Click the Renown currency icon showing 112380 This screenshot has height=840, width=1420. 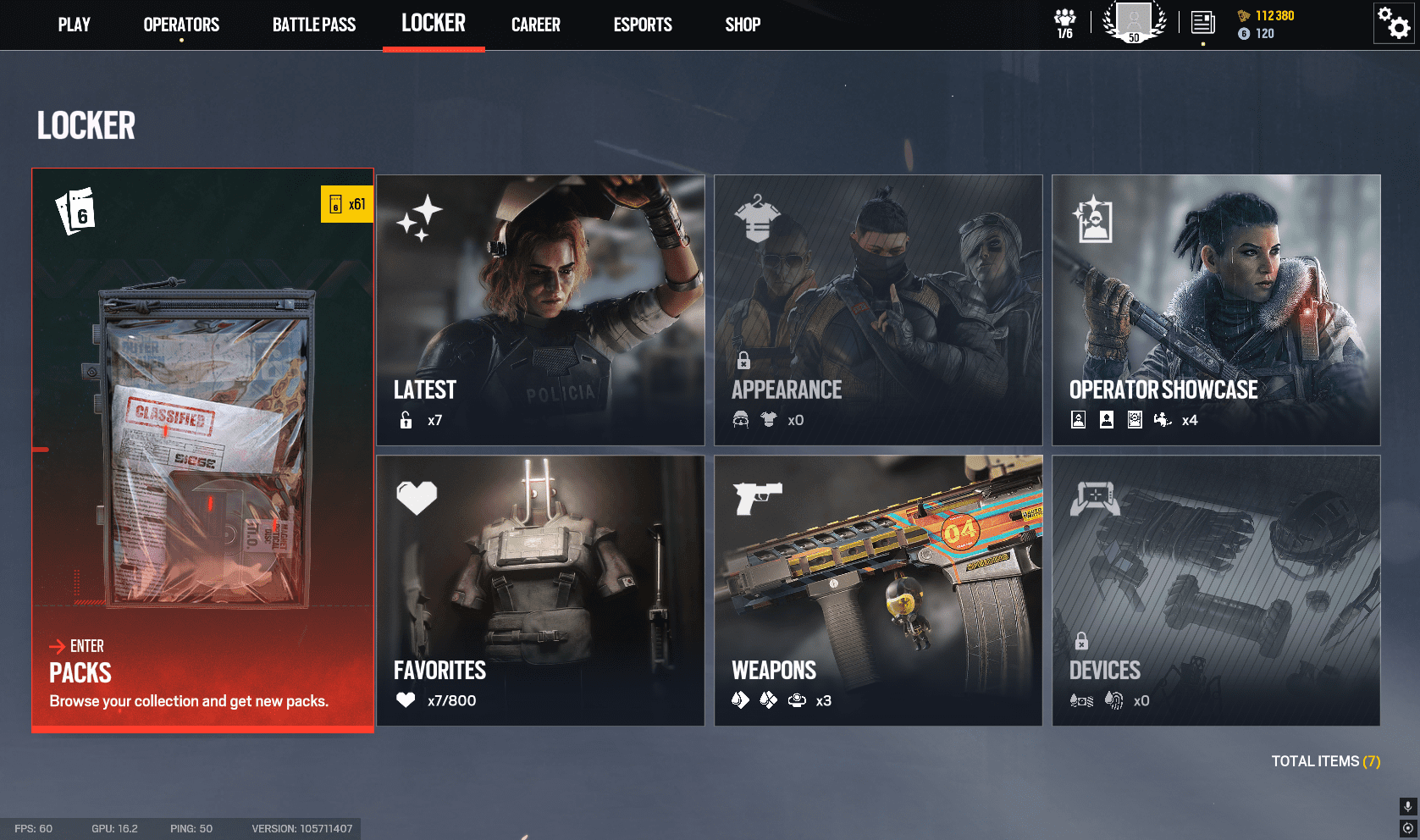pyautogui.click(x=1244, y=14)
